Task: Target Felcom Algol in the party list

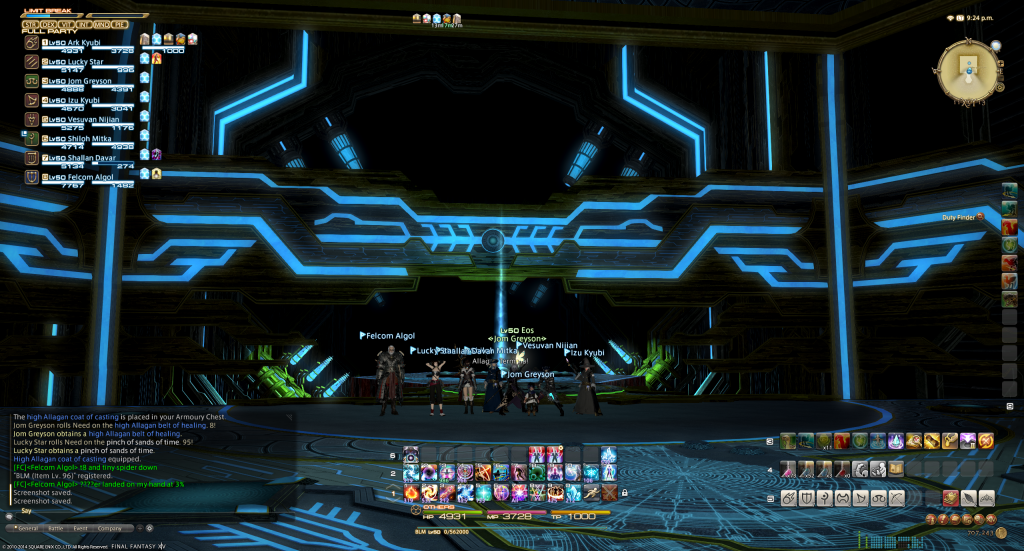Action: pos(86,177)
